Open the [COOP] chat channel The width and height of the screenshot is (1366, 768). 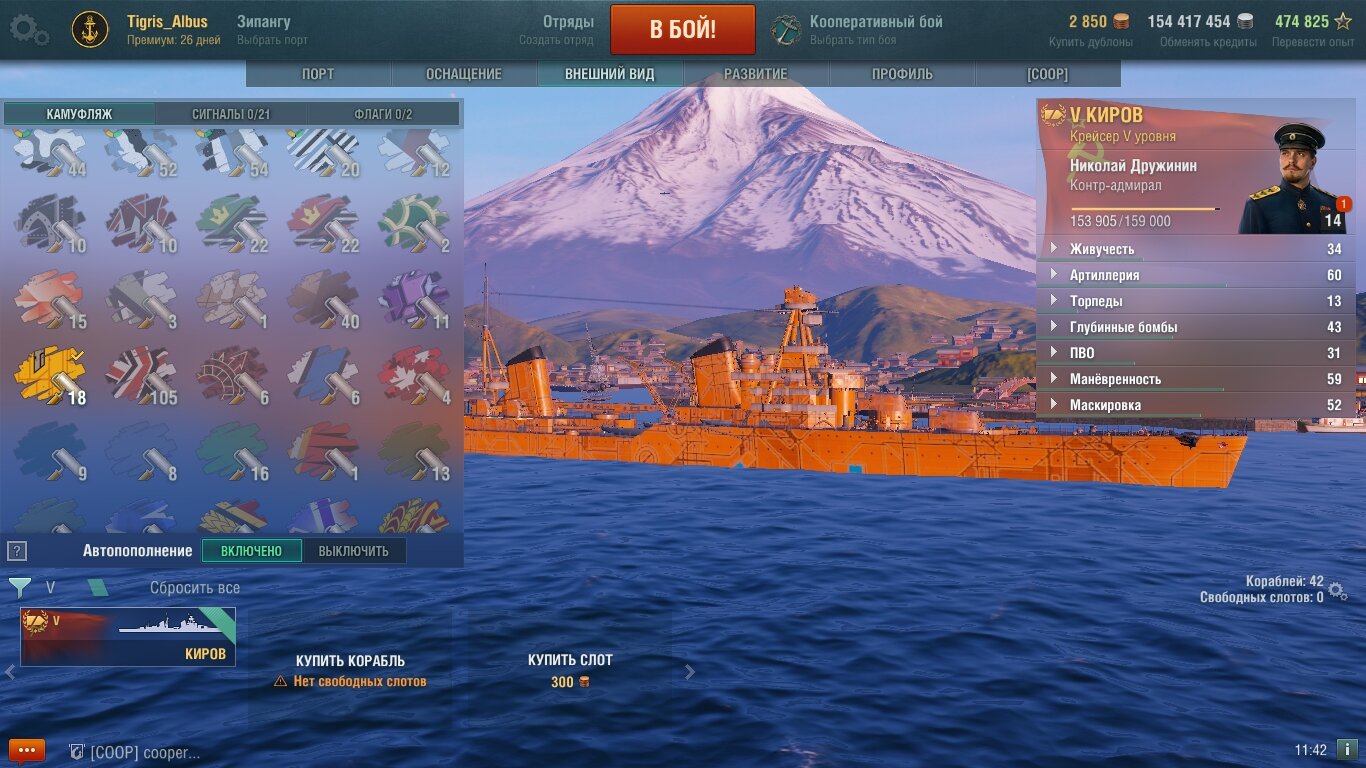tap(135, 752)
